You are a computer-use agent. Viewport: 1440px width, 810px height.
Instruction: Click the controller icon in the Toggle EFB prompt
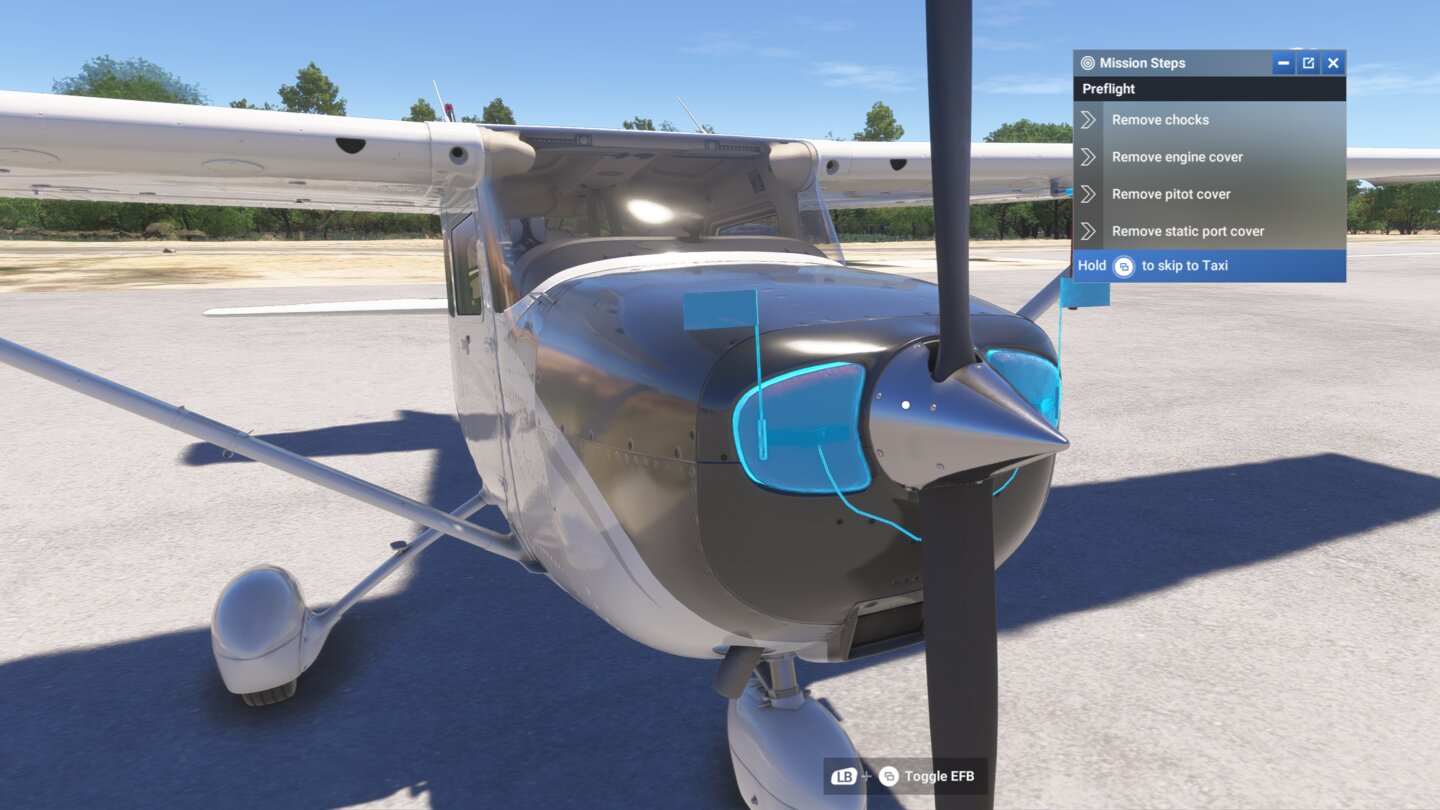coord(888,775)
